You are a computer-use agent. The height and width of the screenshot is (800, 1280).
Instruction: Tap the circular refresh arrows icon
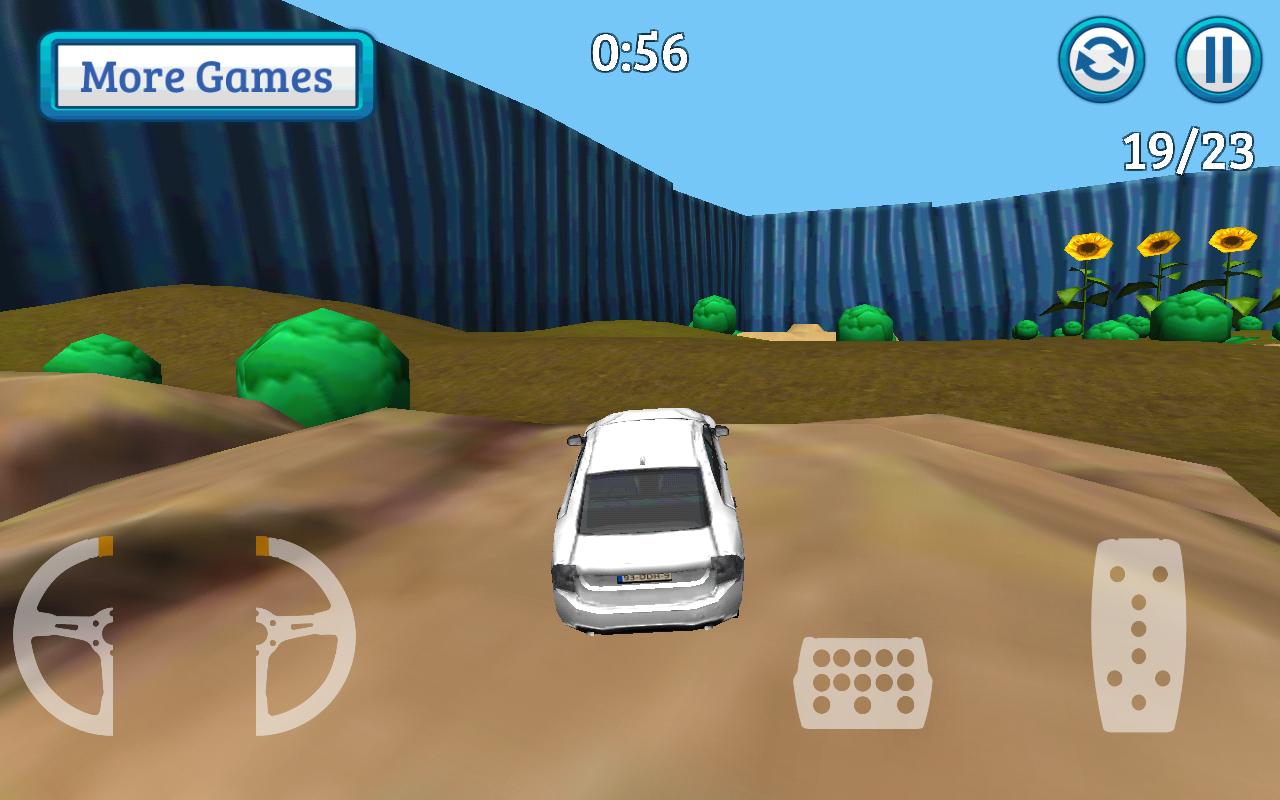(x=1100, y=60)
